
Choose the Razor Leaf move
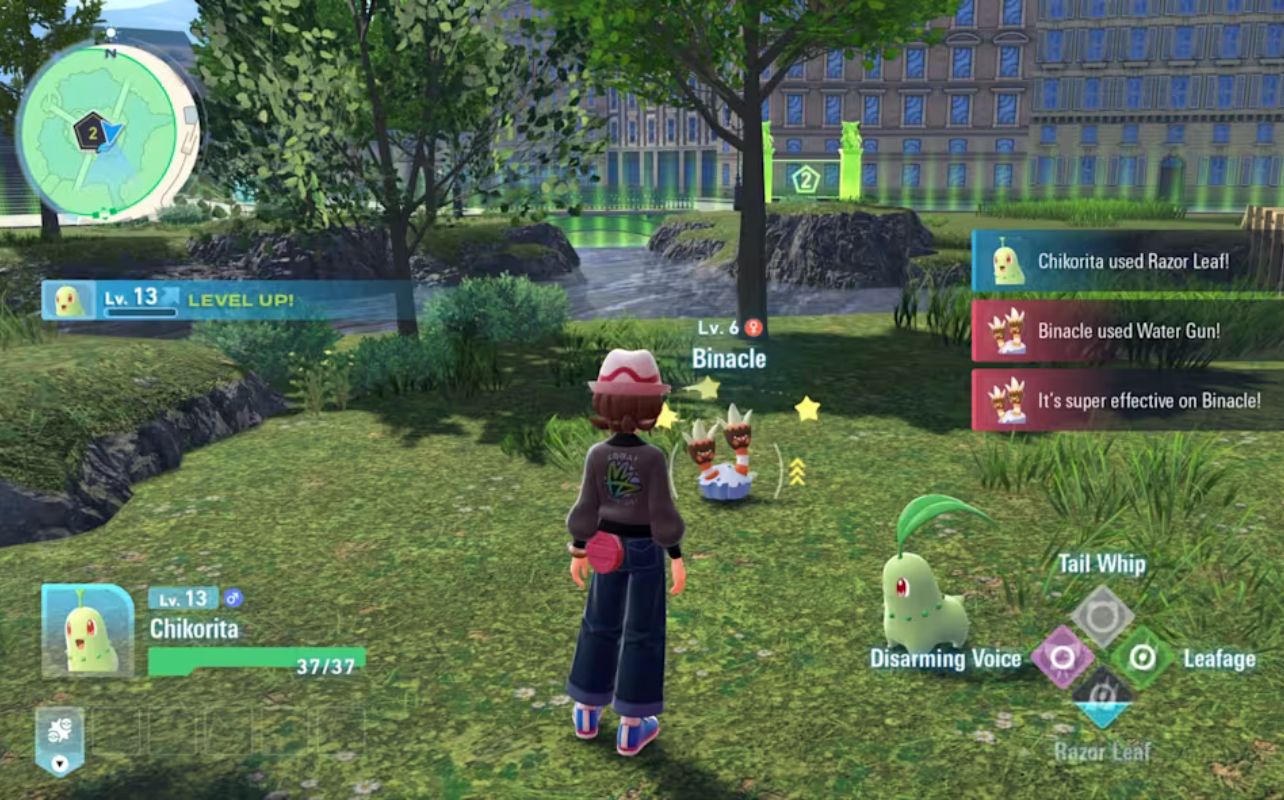coord(1101,696)
